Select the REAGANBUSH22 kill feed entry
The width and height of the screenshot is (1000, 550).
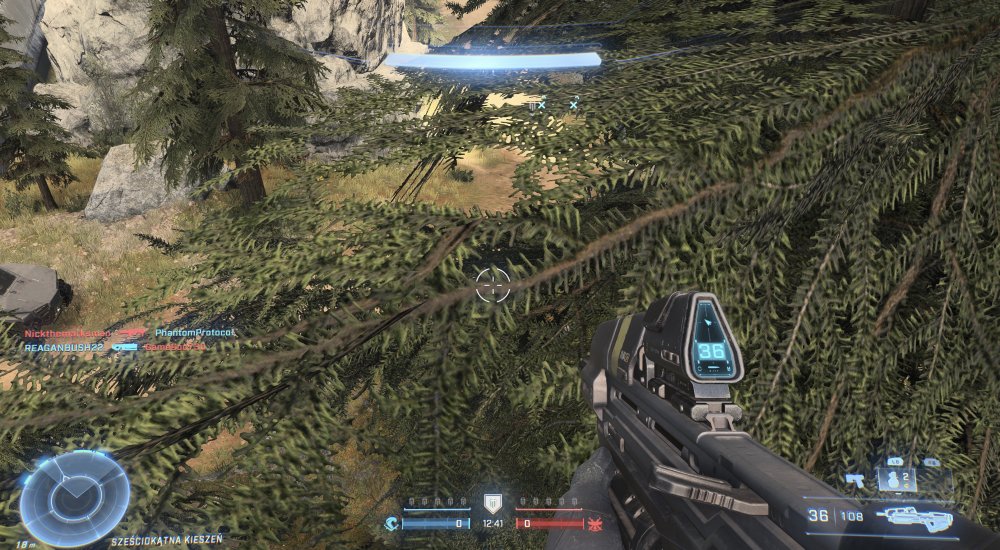(65, 346)
